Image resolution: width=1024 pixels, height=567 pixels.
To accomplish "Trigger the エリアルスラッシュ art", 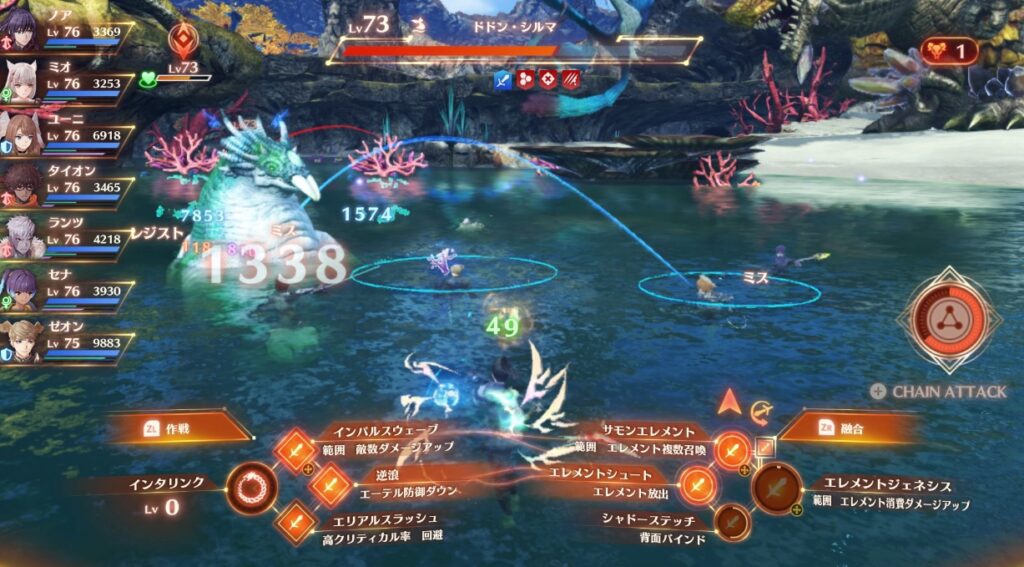I will (x=295, y=521).
